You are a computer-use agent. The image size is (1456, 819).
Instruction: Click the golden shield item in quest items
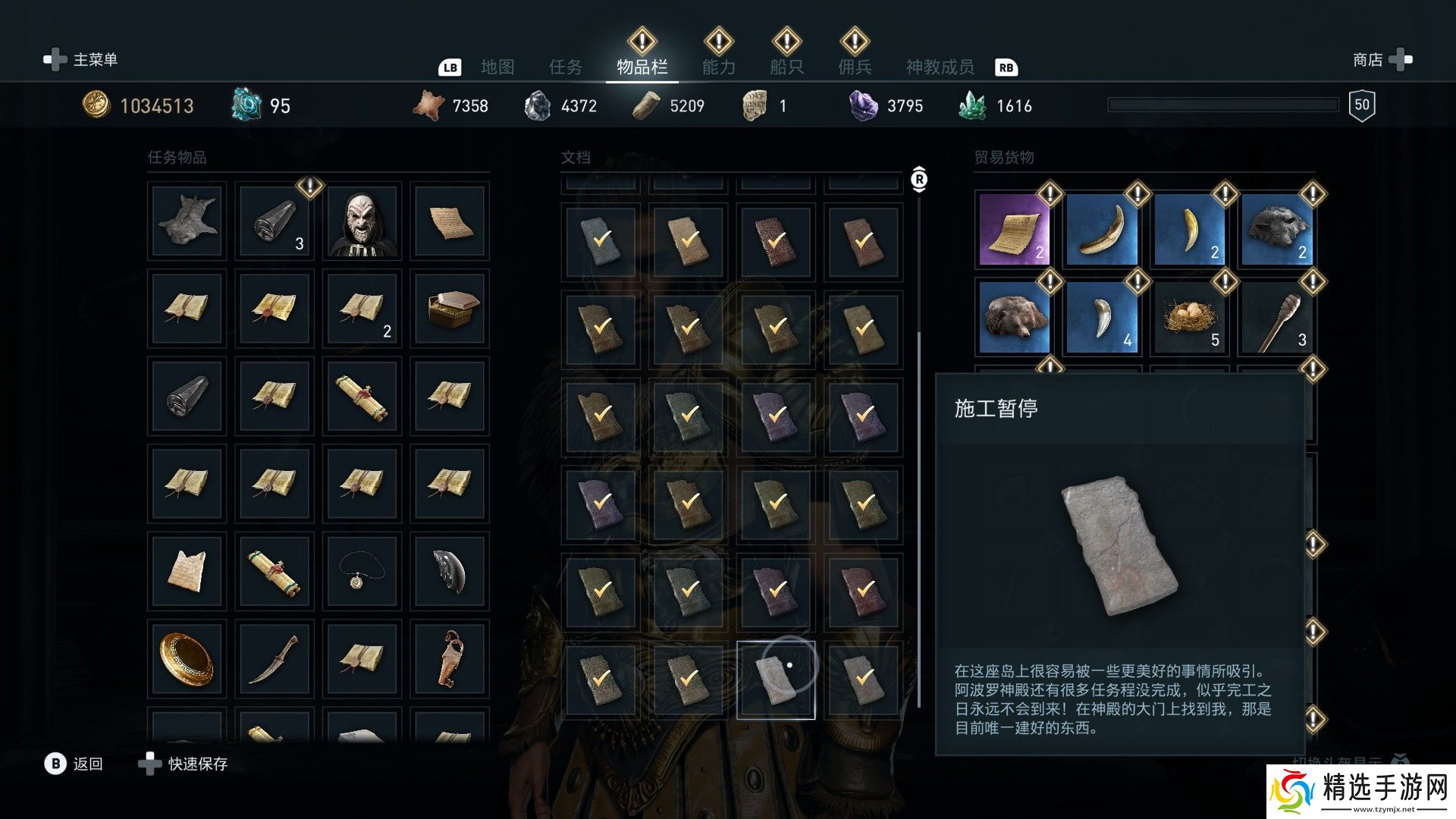point(186,658)
